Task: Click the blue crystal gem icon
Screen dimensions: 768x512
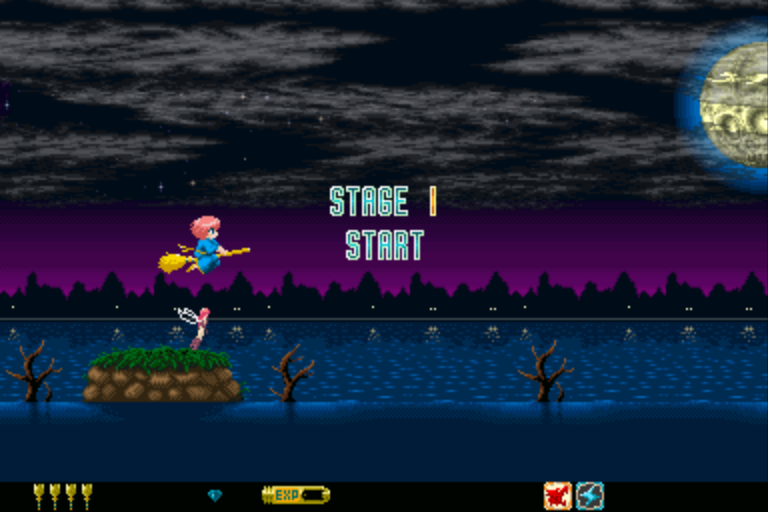Action: 215,495
